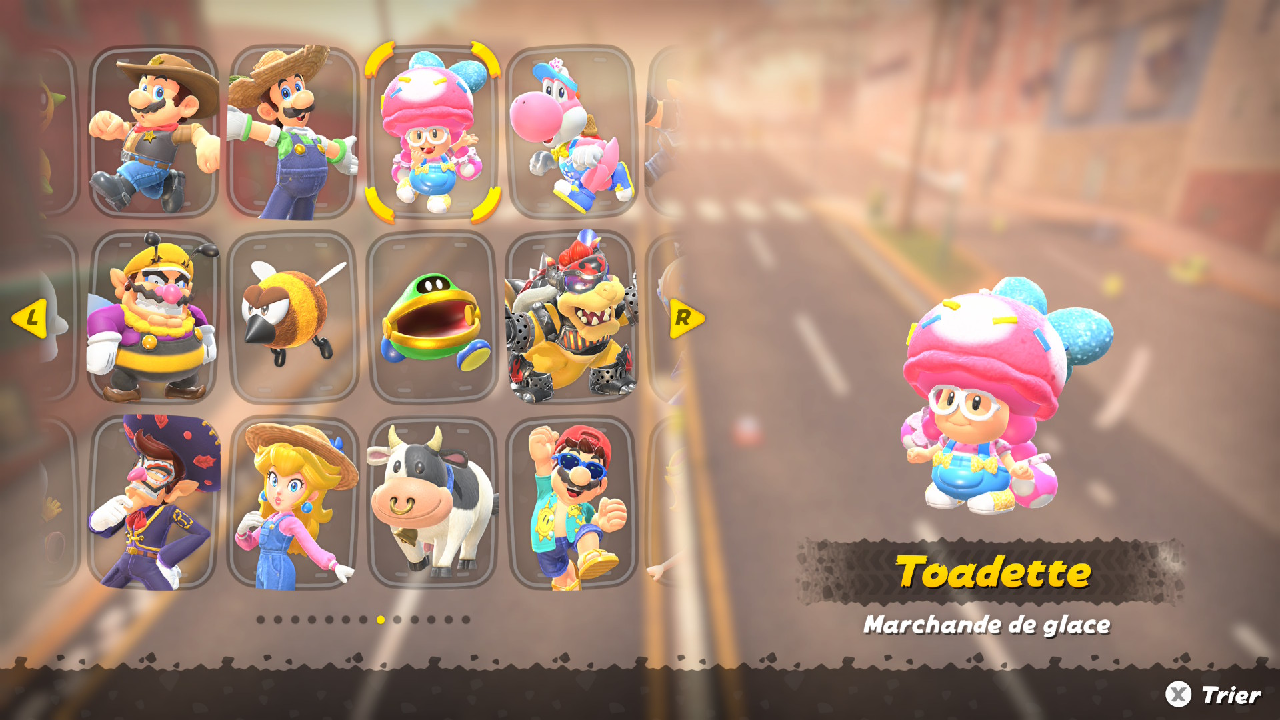Go to next character page arrow
The image size is (1280, 720).
686,319
